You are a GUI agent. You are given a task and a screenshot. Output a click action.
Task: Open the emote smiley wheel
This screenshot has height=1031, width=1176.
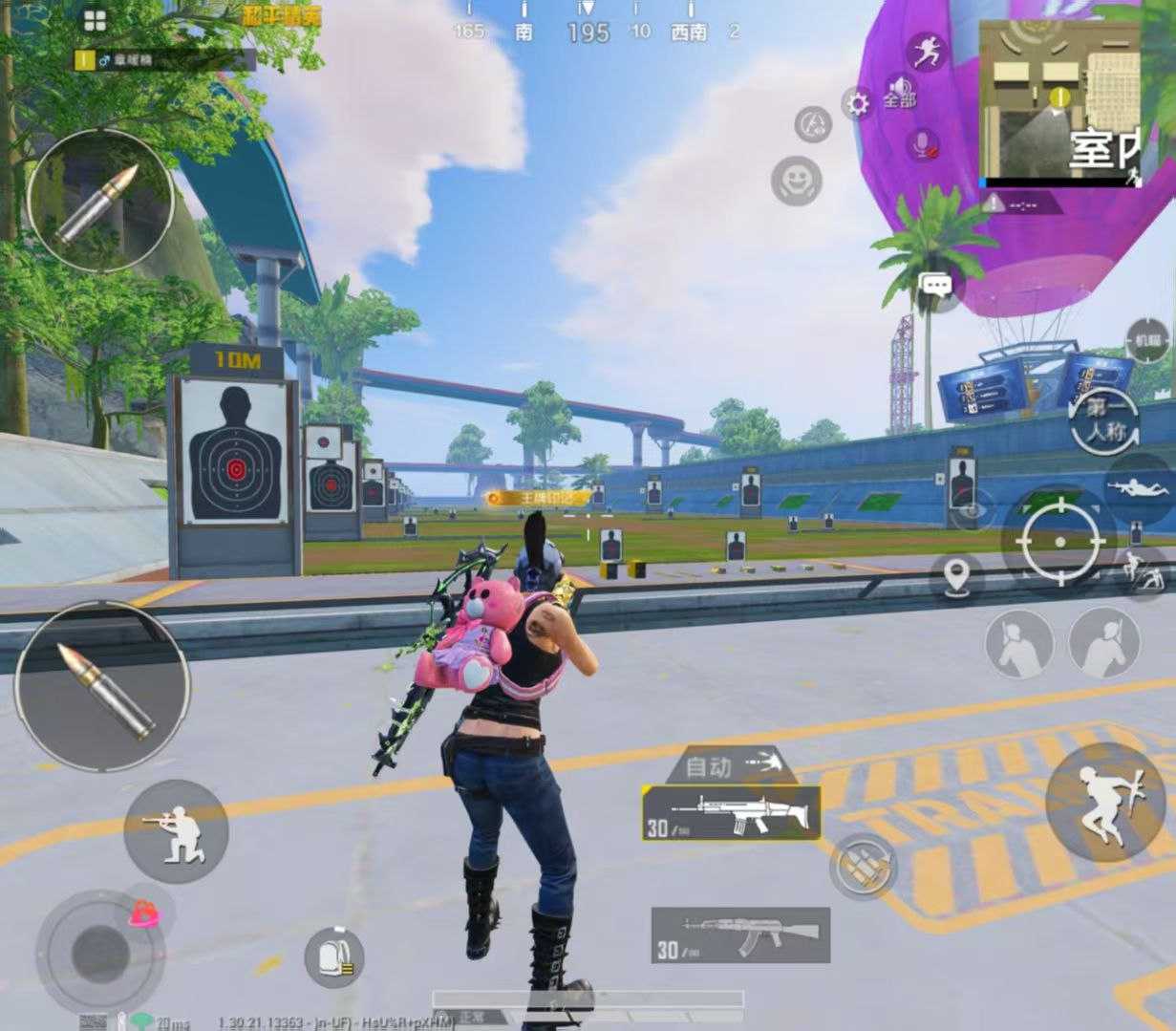point(798,180)
